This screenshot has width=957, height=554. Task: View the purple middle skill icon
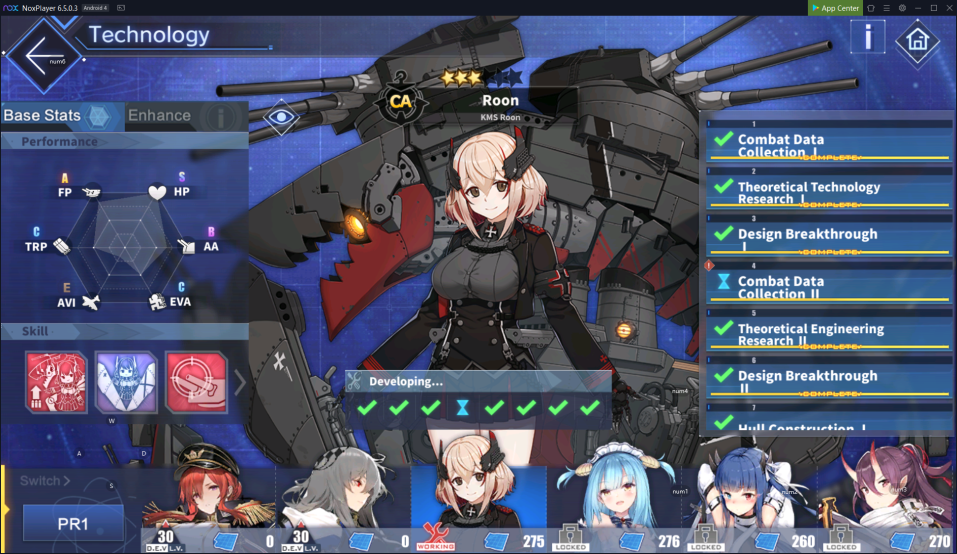pos(125,381)
